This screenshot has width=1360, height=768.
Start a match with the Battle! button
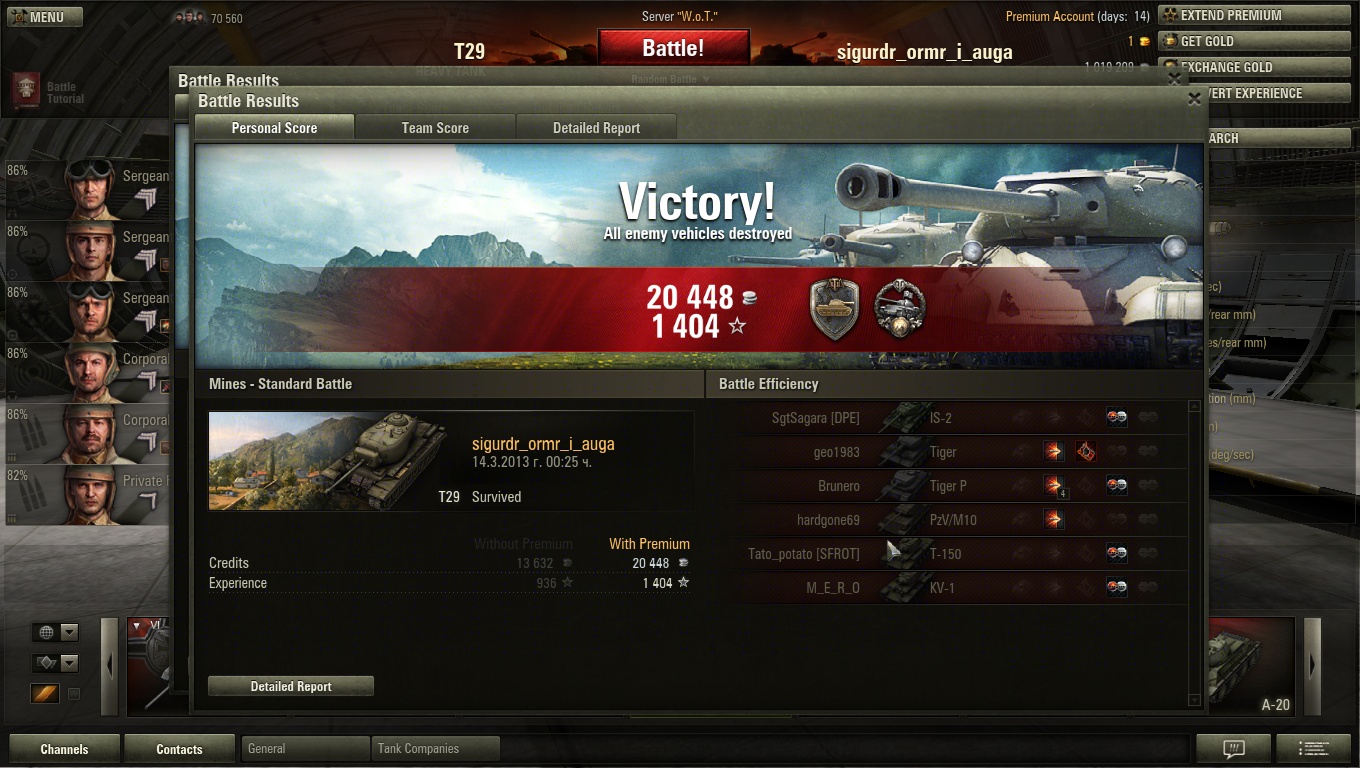(x=673, y=48)
